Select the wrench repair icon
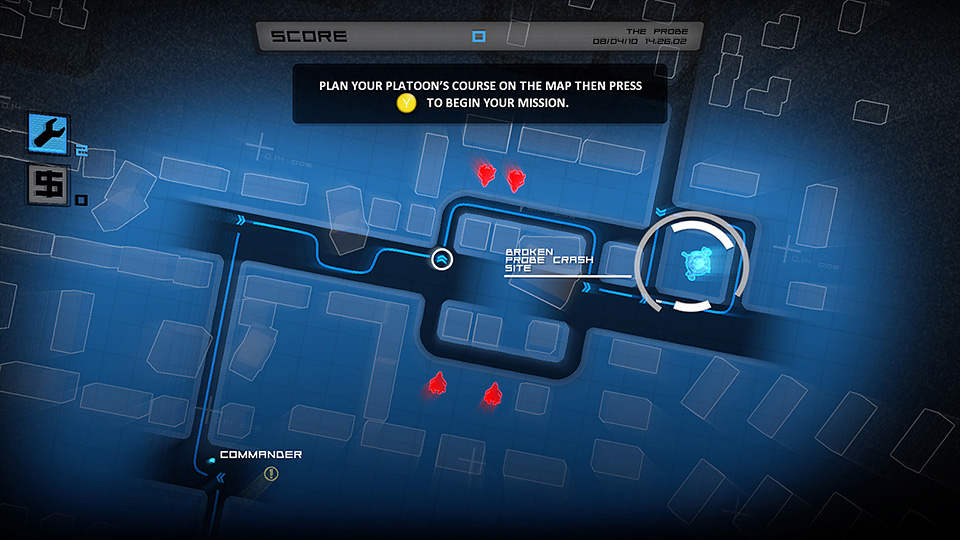 (49, 134)
